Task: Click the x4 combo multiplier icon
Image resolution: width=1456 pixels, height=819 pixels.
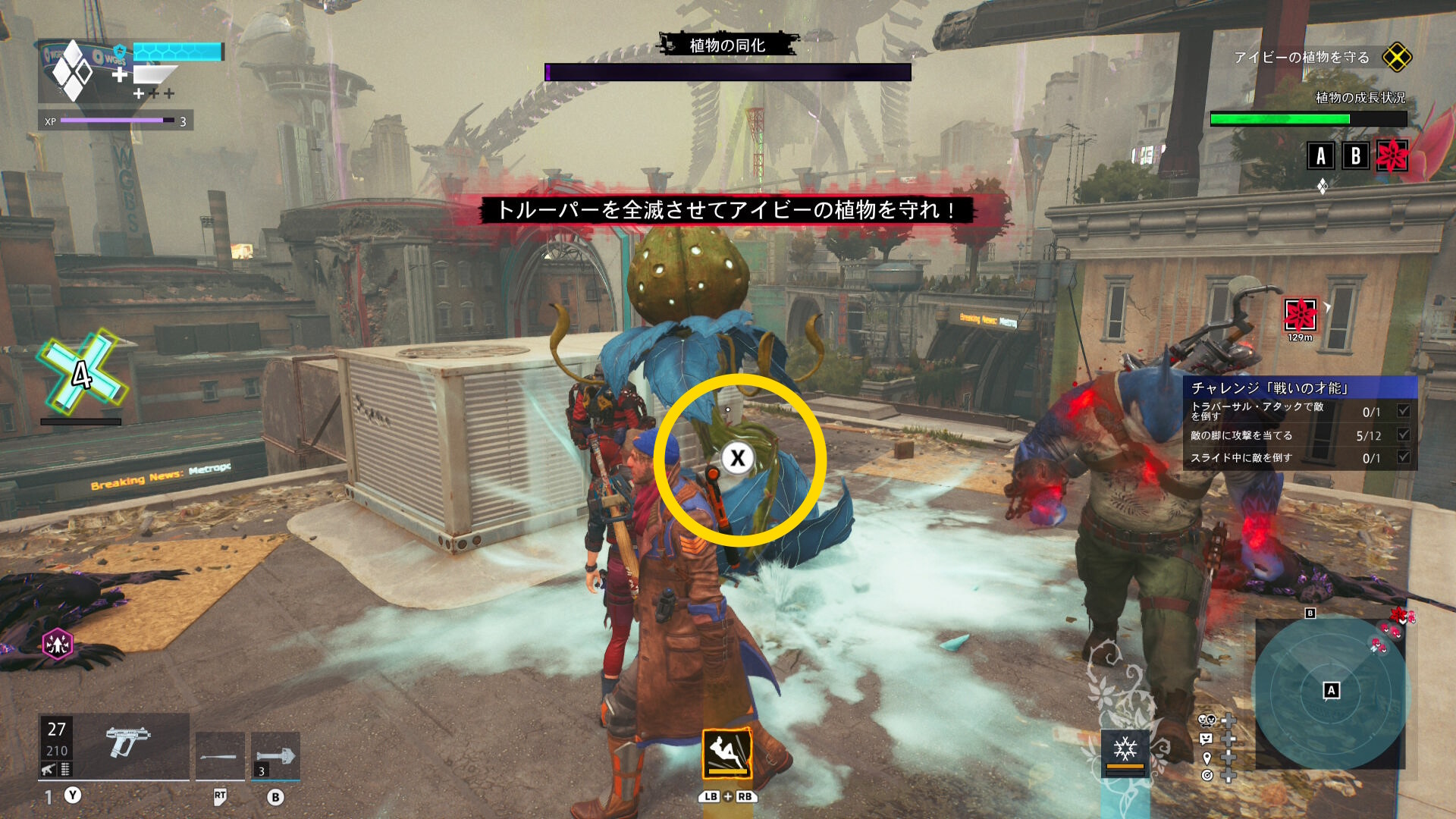Action: pyautogui.click(x=80, y=373)
